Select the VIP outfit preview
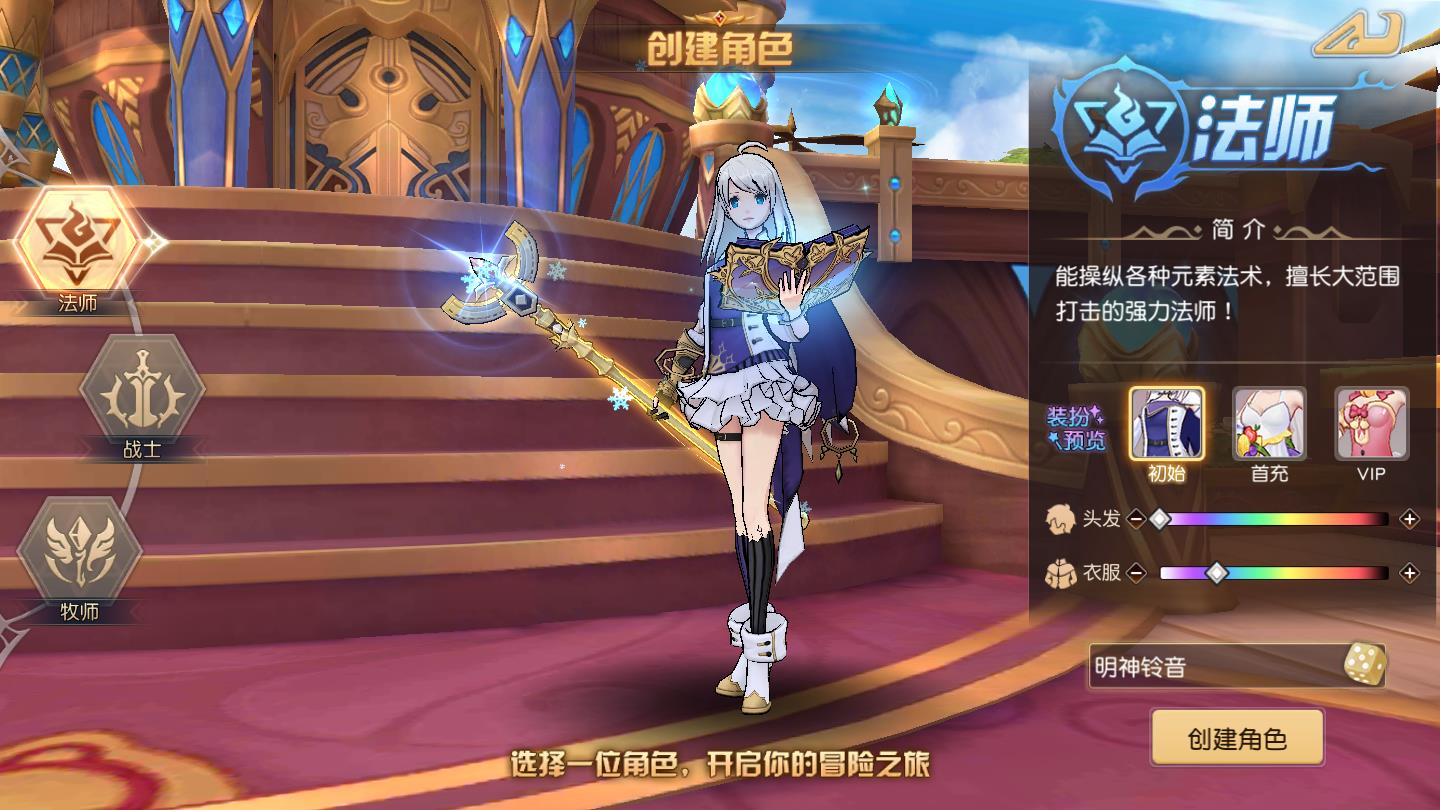This screenshot has width=1440, height=810. pos(1370,422)
